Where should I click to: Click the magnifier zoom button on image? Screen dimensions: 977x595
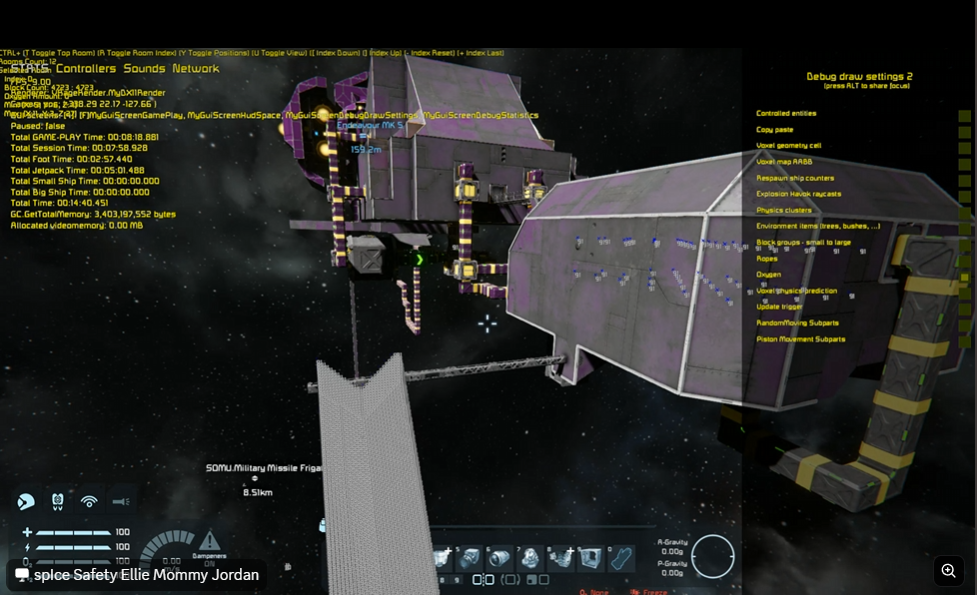point(948,571)
